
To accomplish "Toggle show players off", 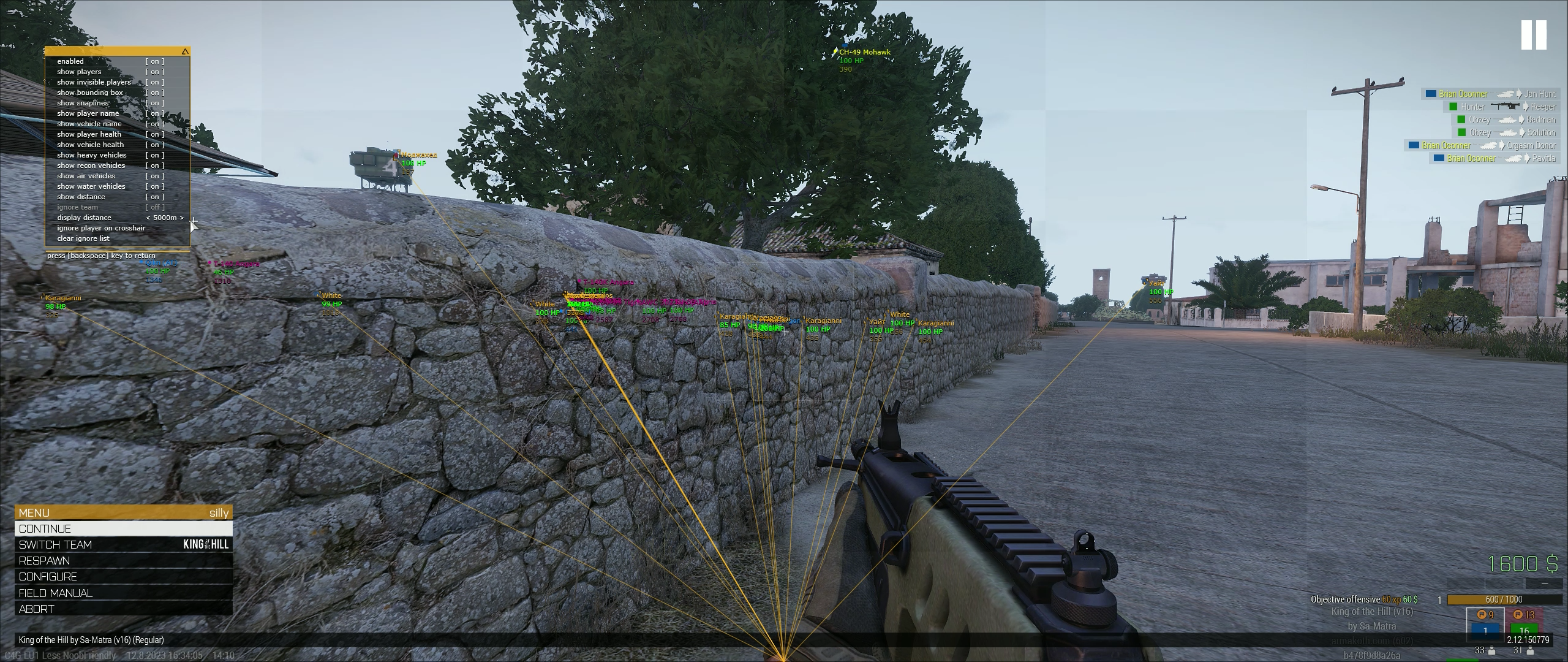I will (155, 72).
